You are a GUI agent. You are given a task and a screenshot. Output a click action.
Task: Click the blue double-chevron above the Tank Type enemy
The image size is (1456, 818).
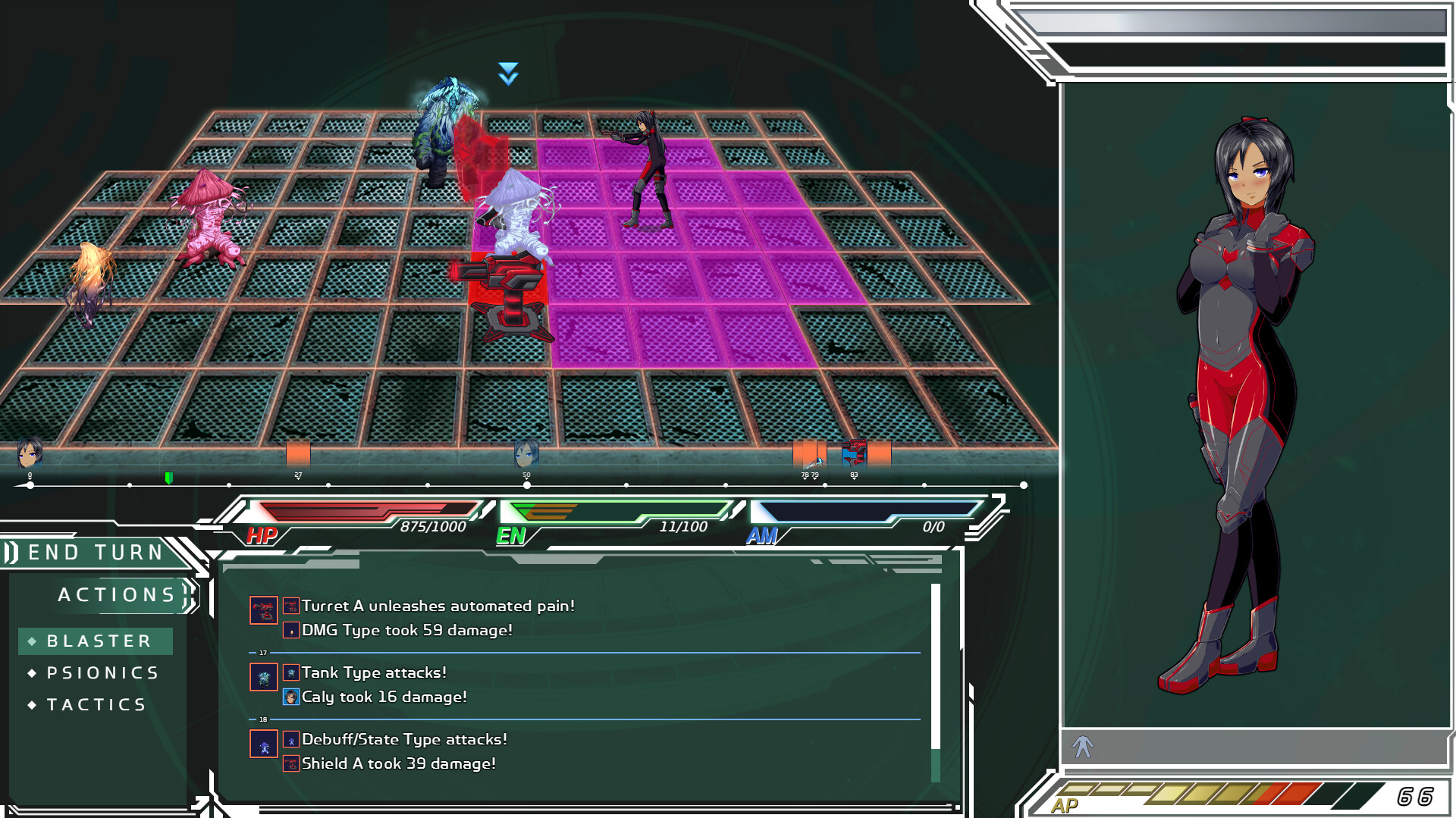tap(507, 74)
